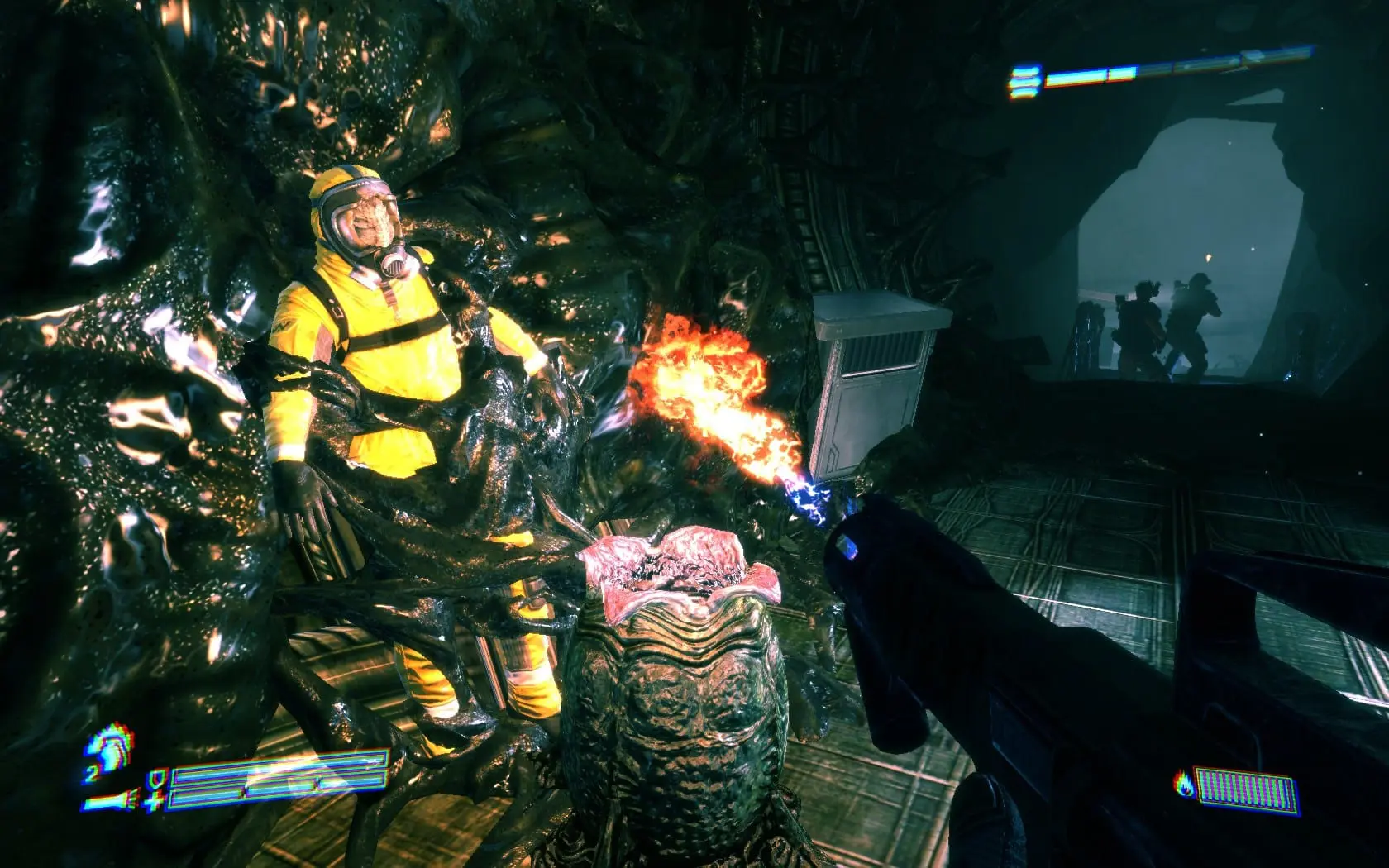The height and width of the screenshot is (868, 1389).
Task: Click the health cross icon
Action: point(154,800)
